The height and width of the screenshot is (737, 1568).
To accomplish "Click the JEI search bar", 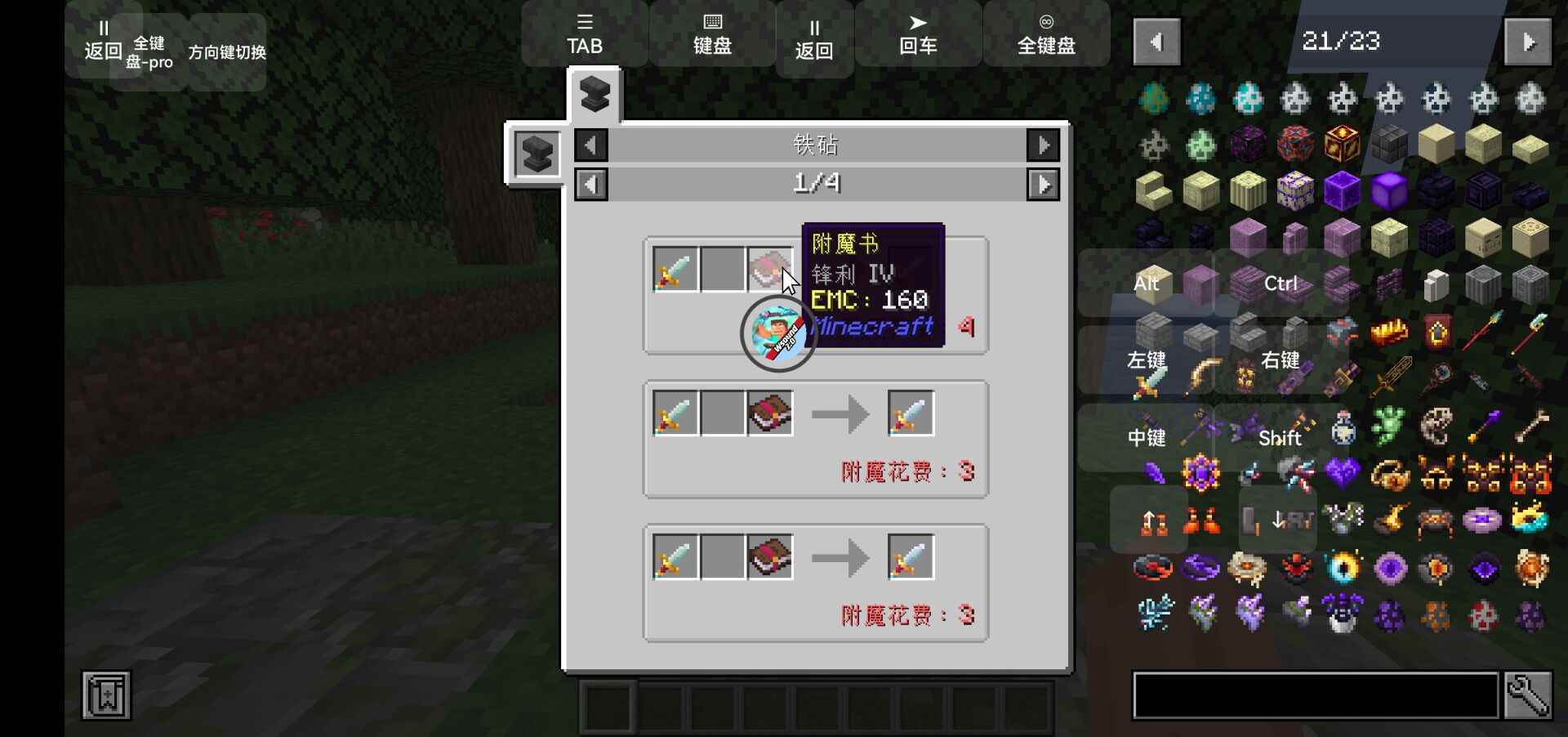I will 1315,695.
